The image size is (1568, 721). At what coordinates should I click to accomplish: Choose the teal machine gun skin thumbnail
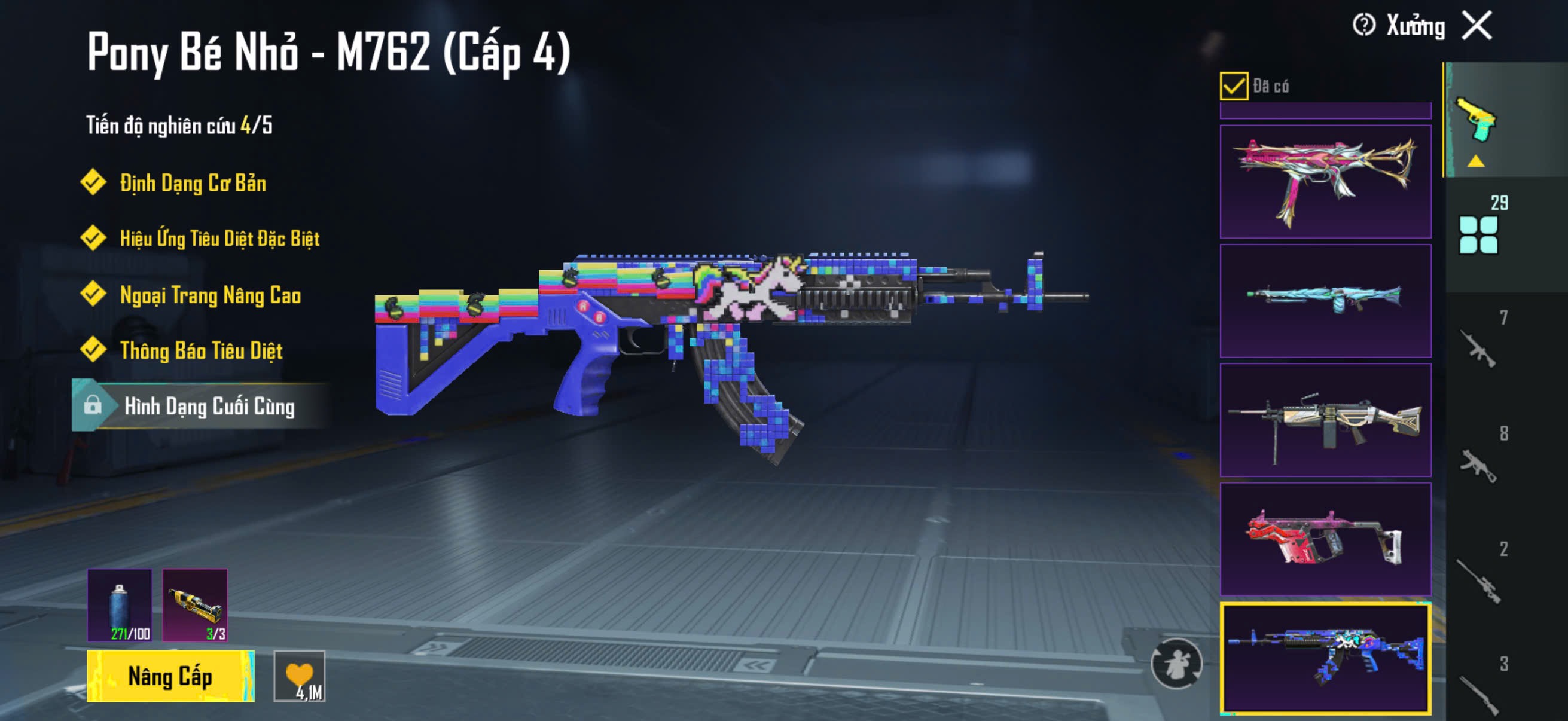point(1325,301)
